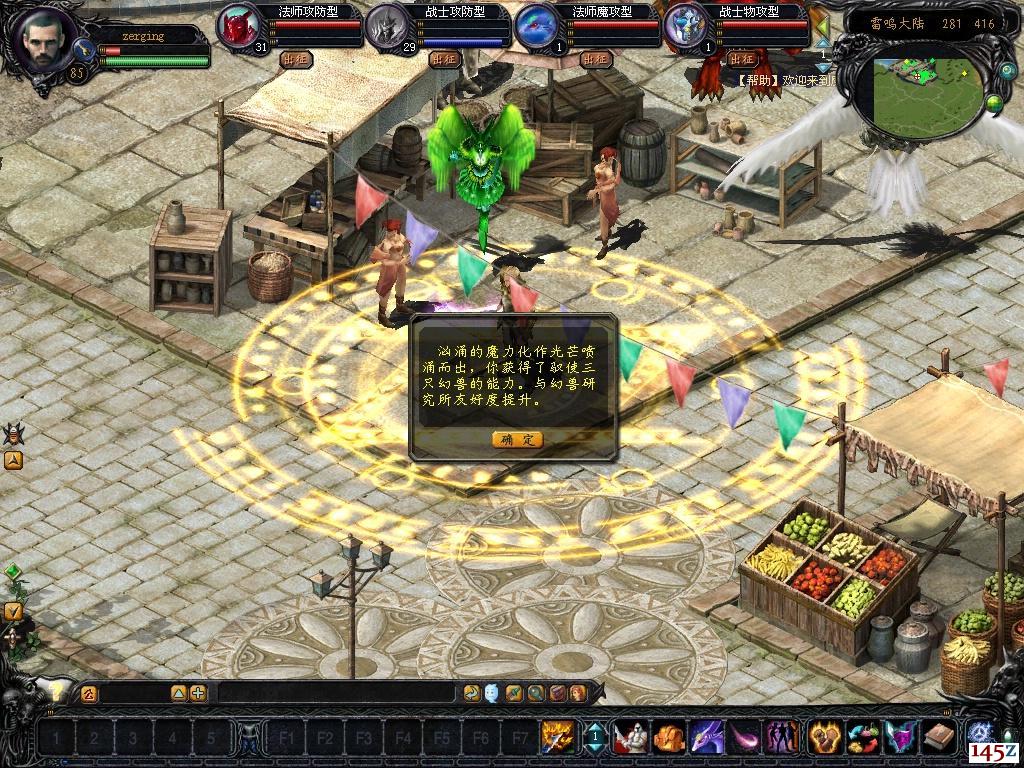Confirm the dialog with the 确定 button
Screen dimensions: 1024x768
517,439
